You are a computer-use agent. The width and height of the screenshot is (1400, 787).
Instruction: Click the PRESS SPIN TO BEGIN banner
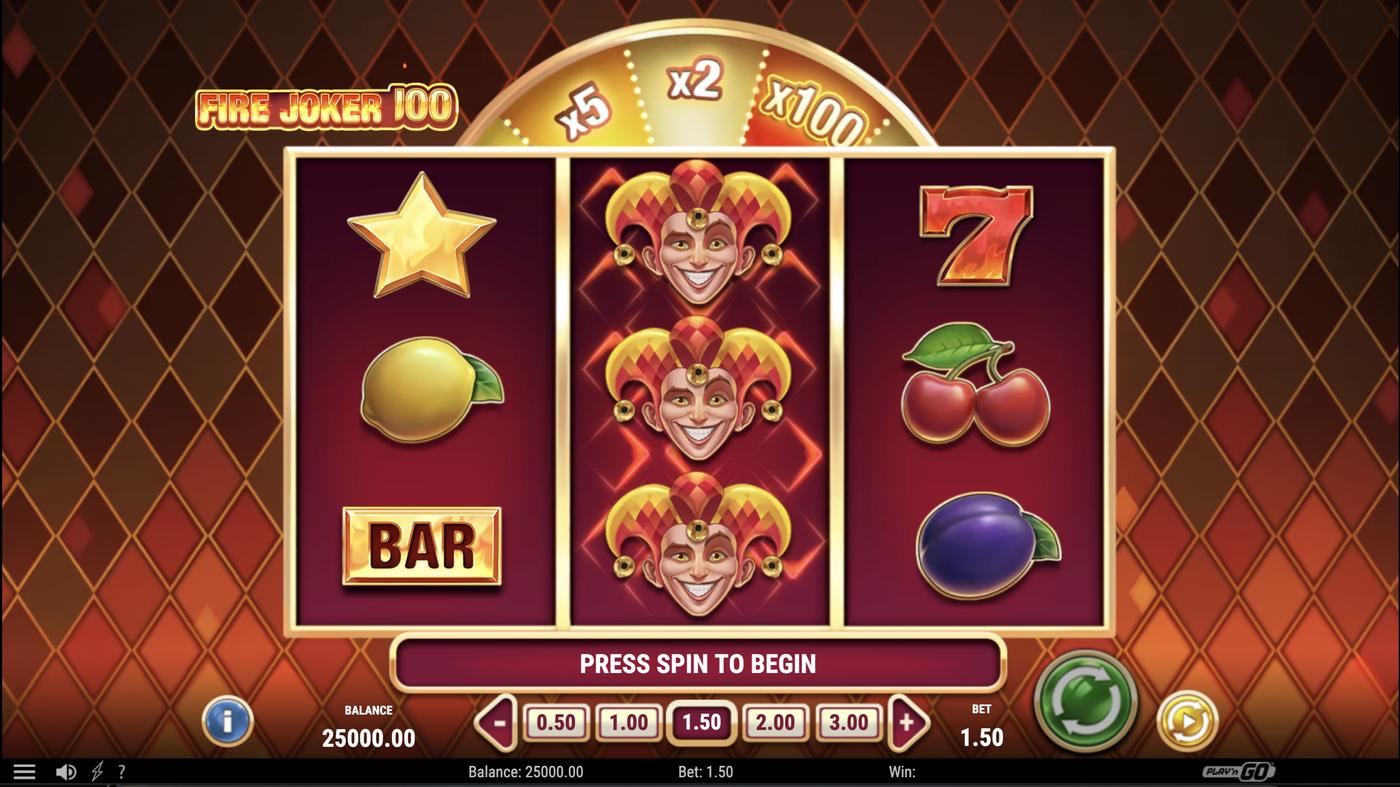(698, 663)
